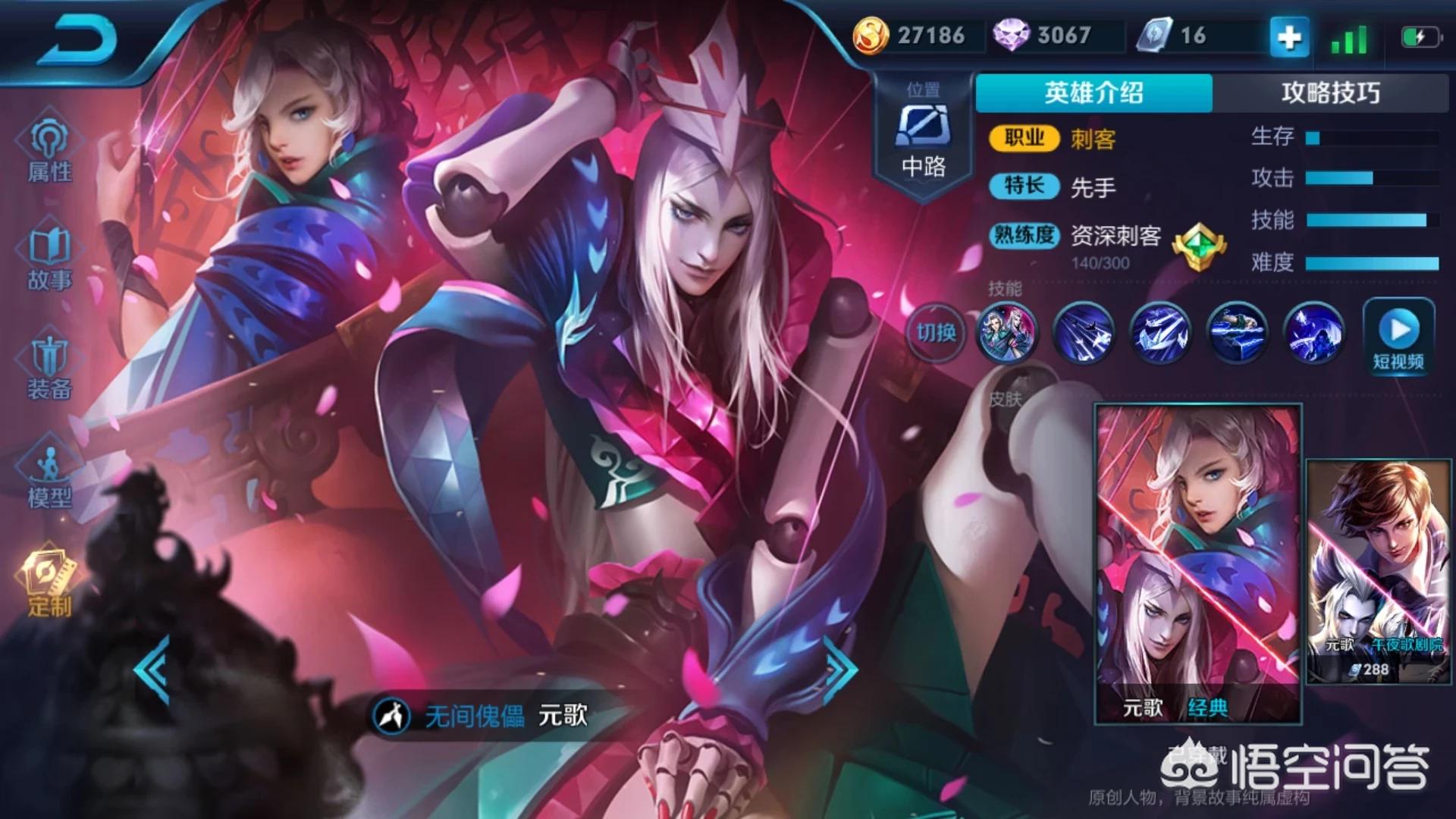This screenshot has height=819, width=1456.
Task: Click the gold coin currency icon
Action: tap(871, 36)
